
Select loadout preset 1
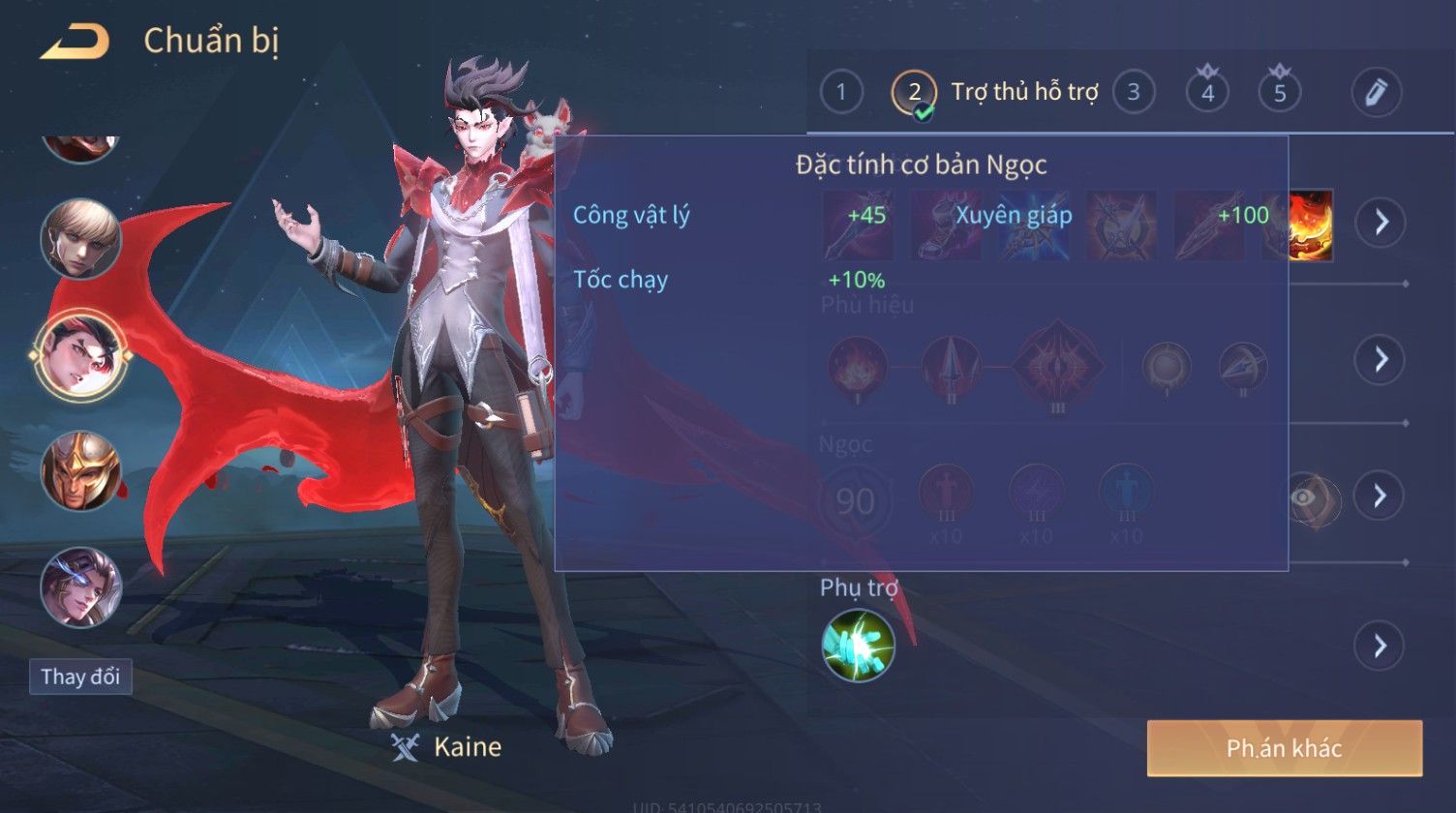pyautogui.click(x=841, y=92)
